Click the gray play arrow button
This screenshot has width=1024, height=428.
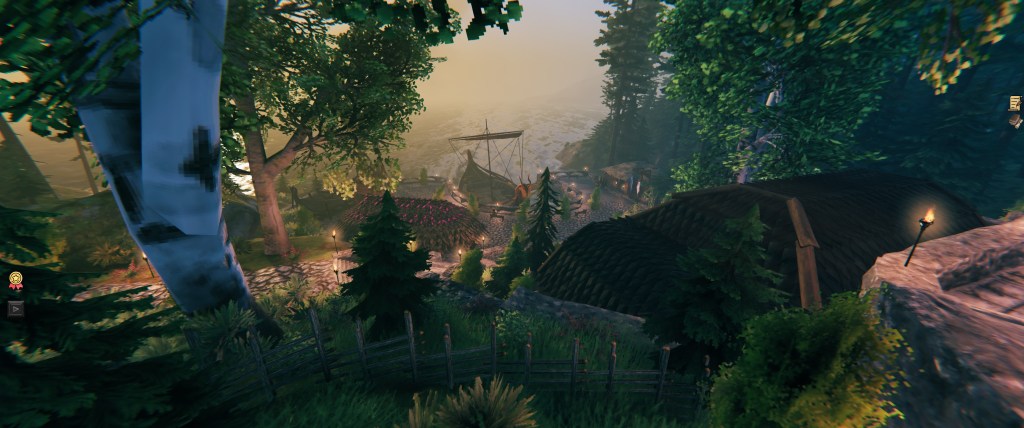click(x=15, y=309)
